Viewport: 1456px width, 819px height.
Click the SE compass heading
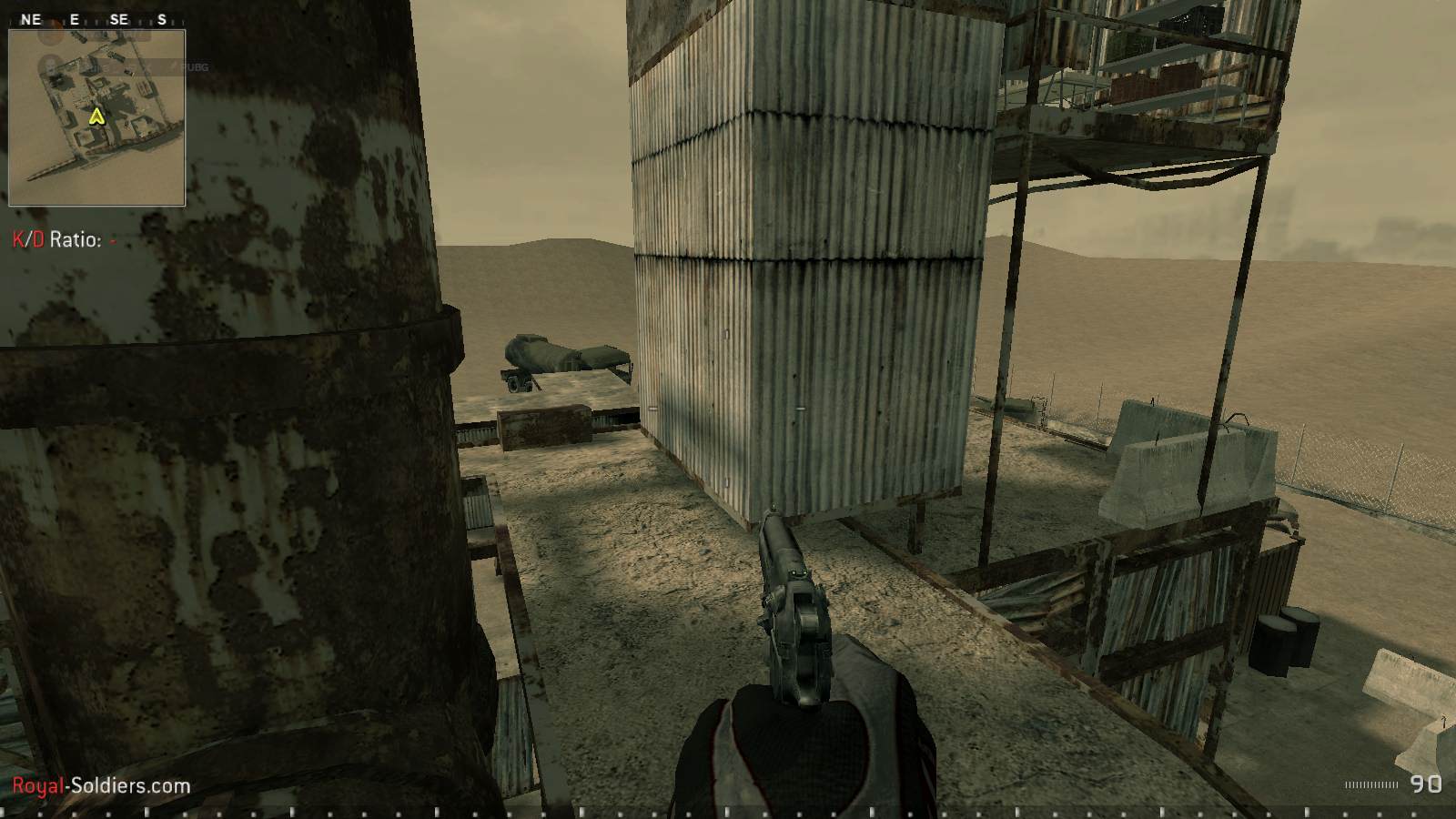[118, 16]
